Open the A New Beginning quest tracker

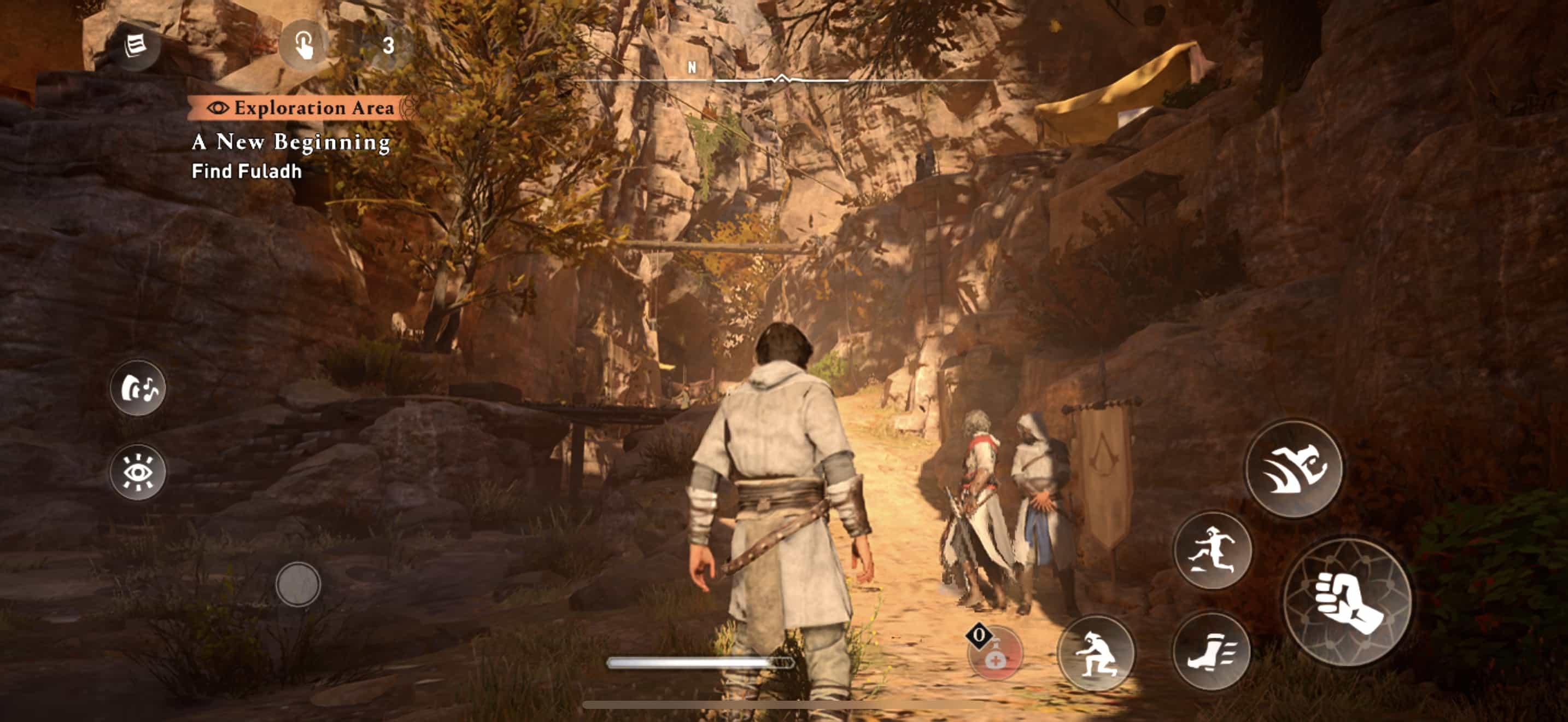(291, 142)
